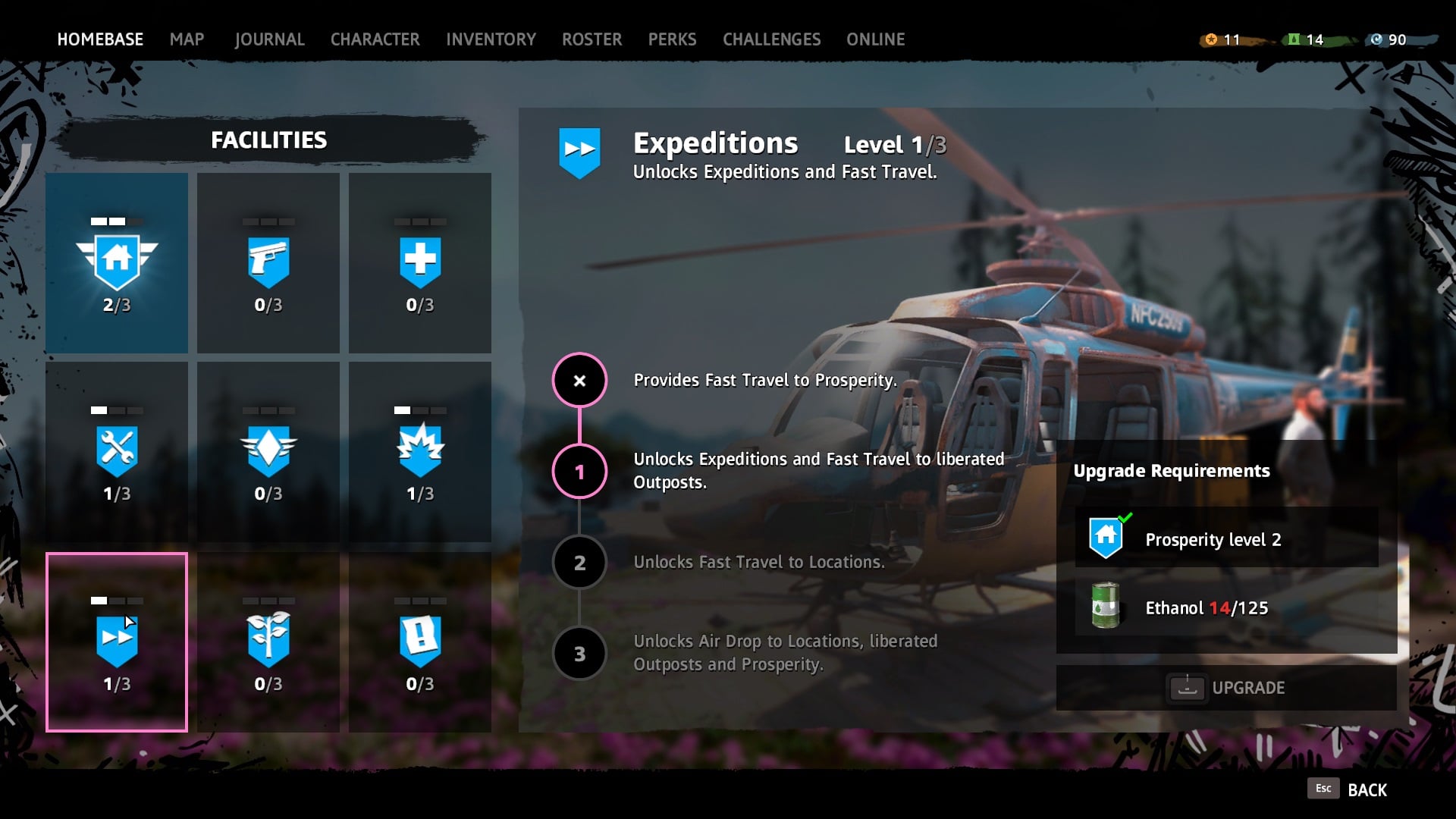Click BACK at the bottom right

point(1367,789)
